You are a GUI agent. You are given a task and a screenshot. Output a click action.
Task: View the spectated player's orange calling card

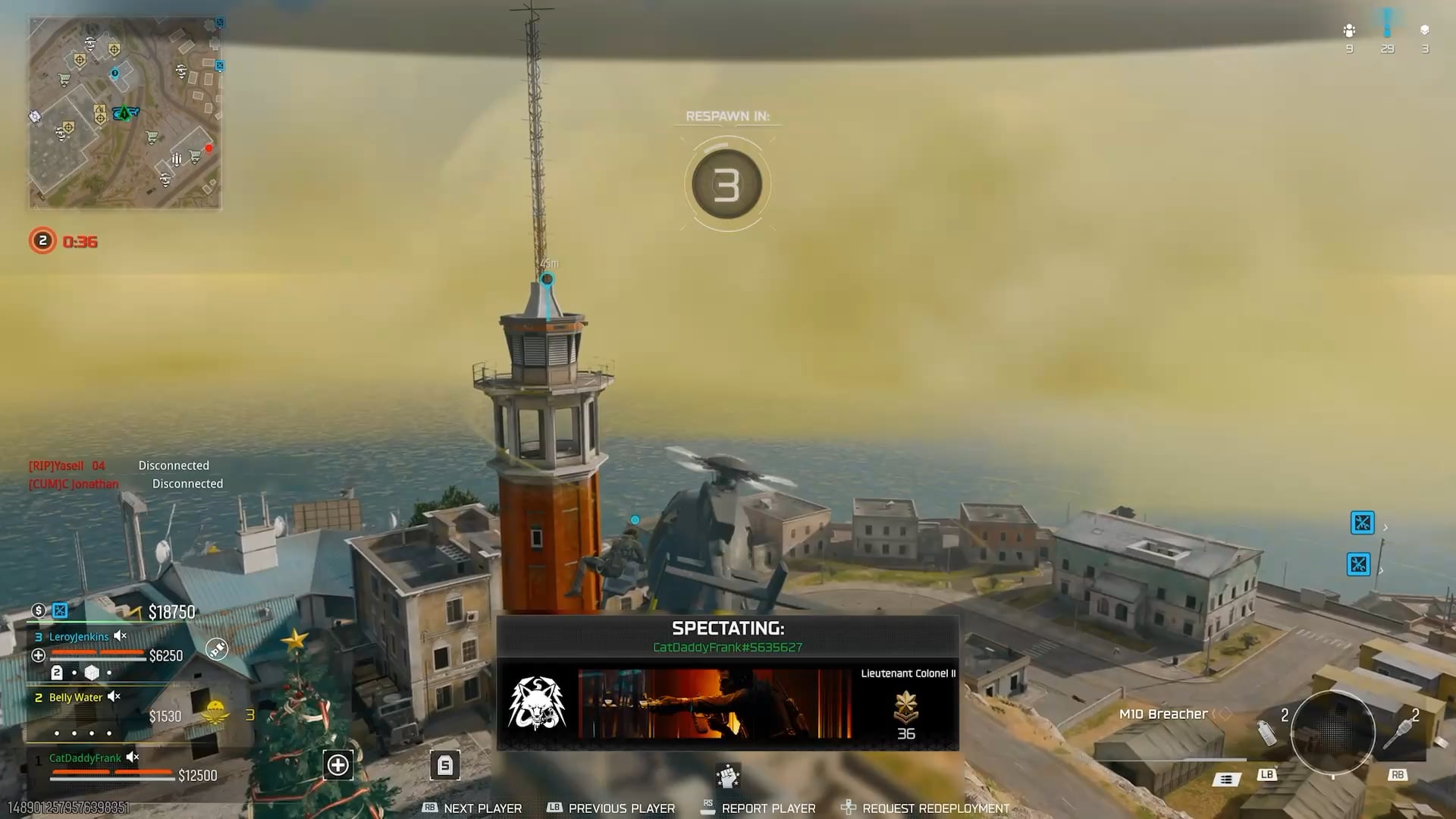[x=714, y=703]
